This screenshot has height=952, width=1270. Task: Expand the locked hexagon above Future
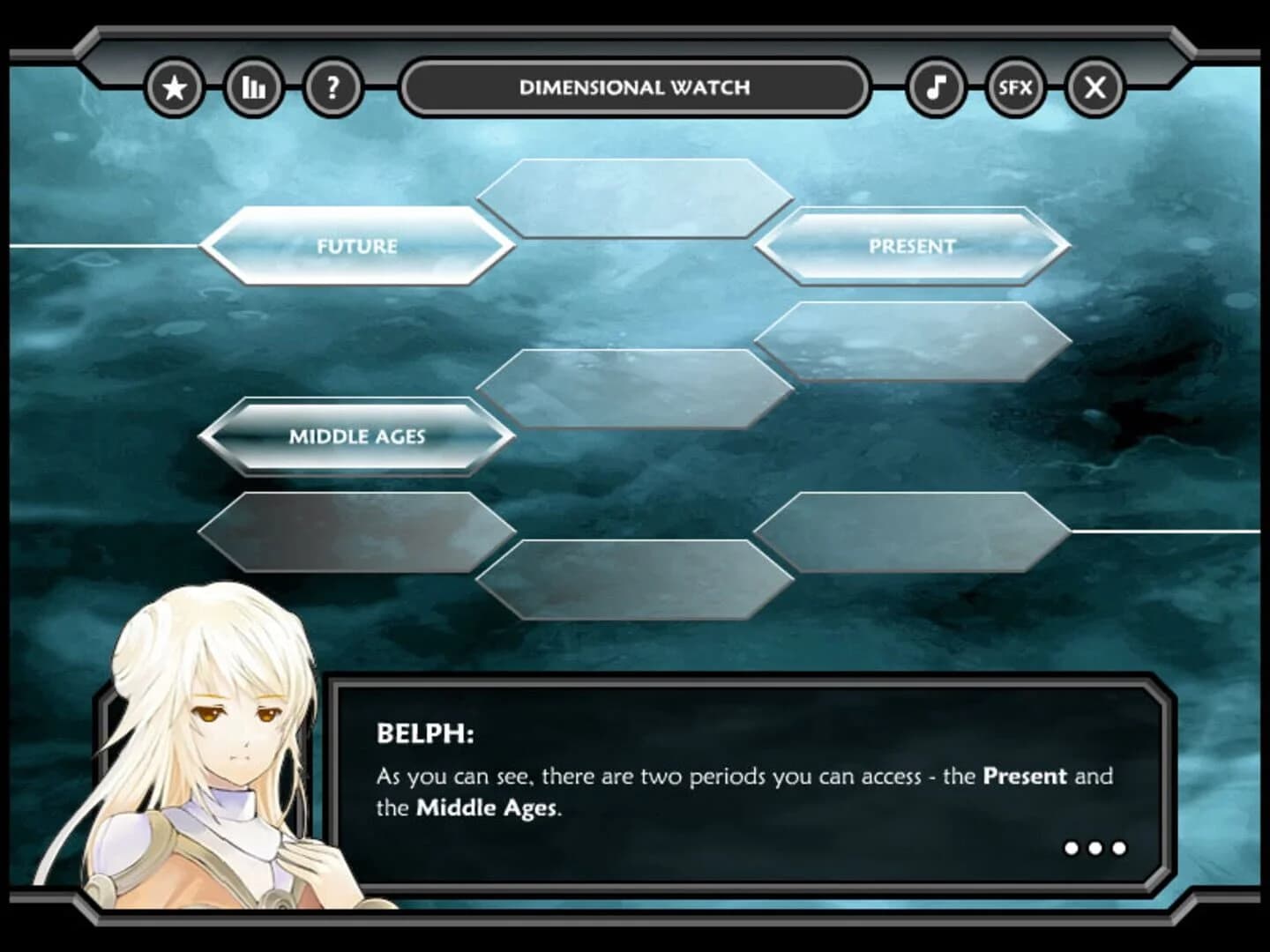pos(633,196)
